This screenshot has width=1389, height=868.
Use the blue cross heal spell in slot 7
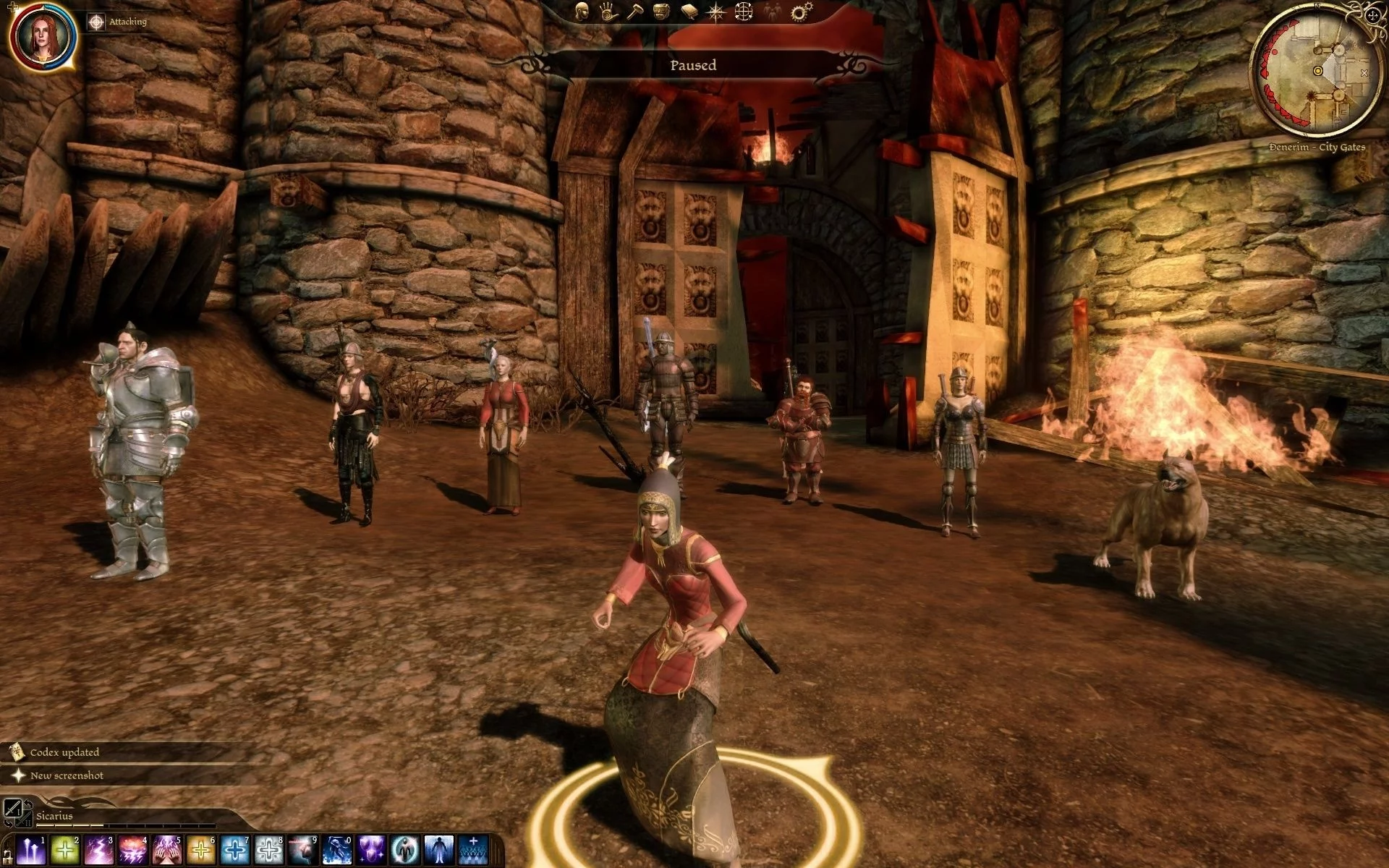coord(234,851)
